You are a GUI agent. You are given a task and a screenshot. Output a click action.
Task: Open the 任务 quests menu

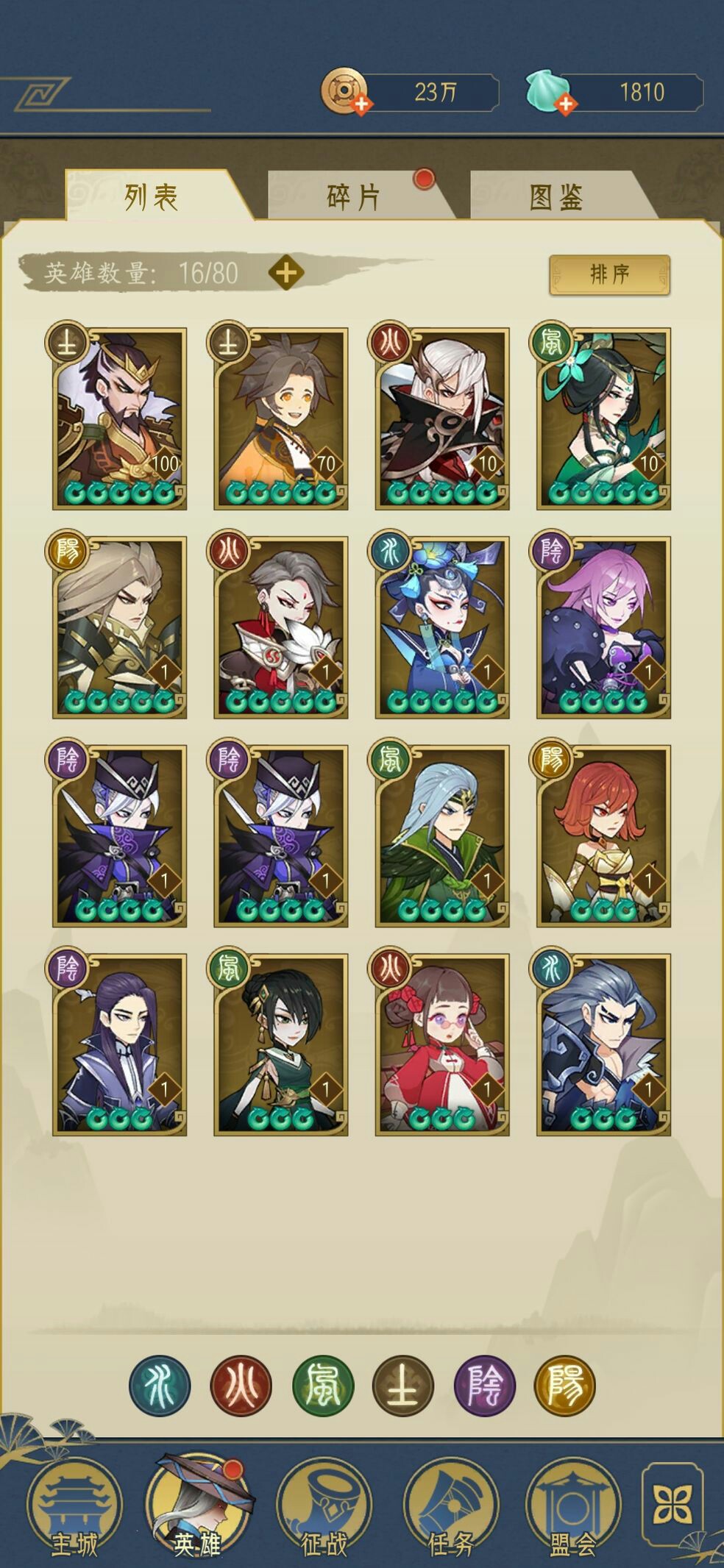(451, 1506)
